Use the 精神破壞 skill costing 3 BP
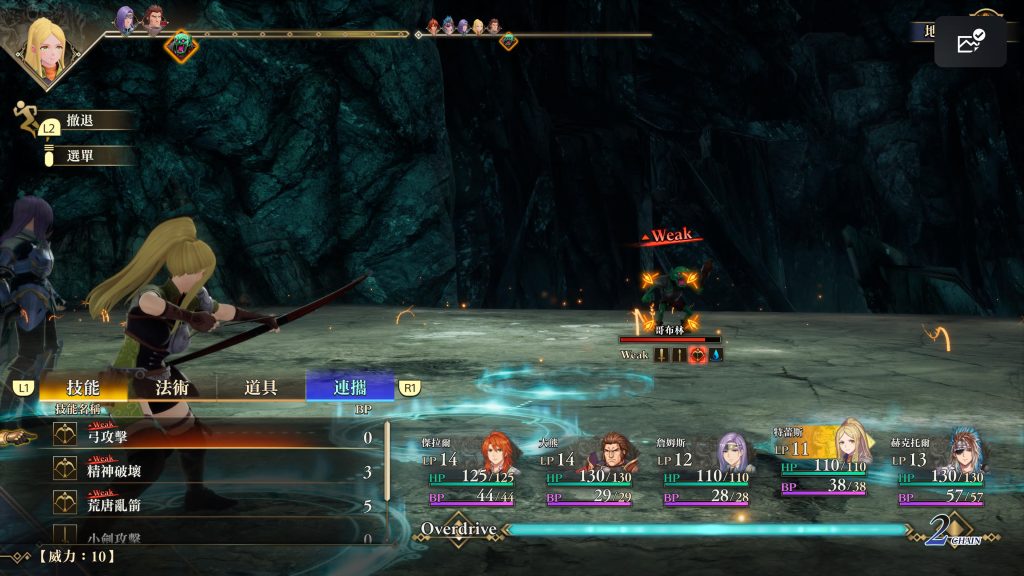This screenshot has height=576, width=1024. [x=200, y=471]
